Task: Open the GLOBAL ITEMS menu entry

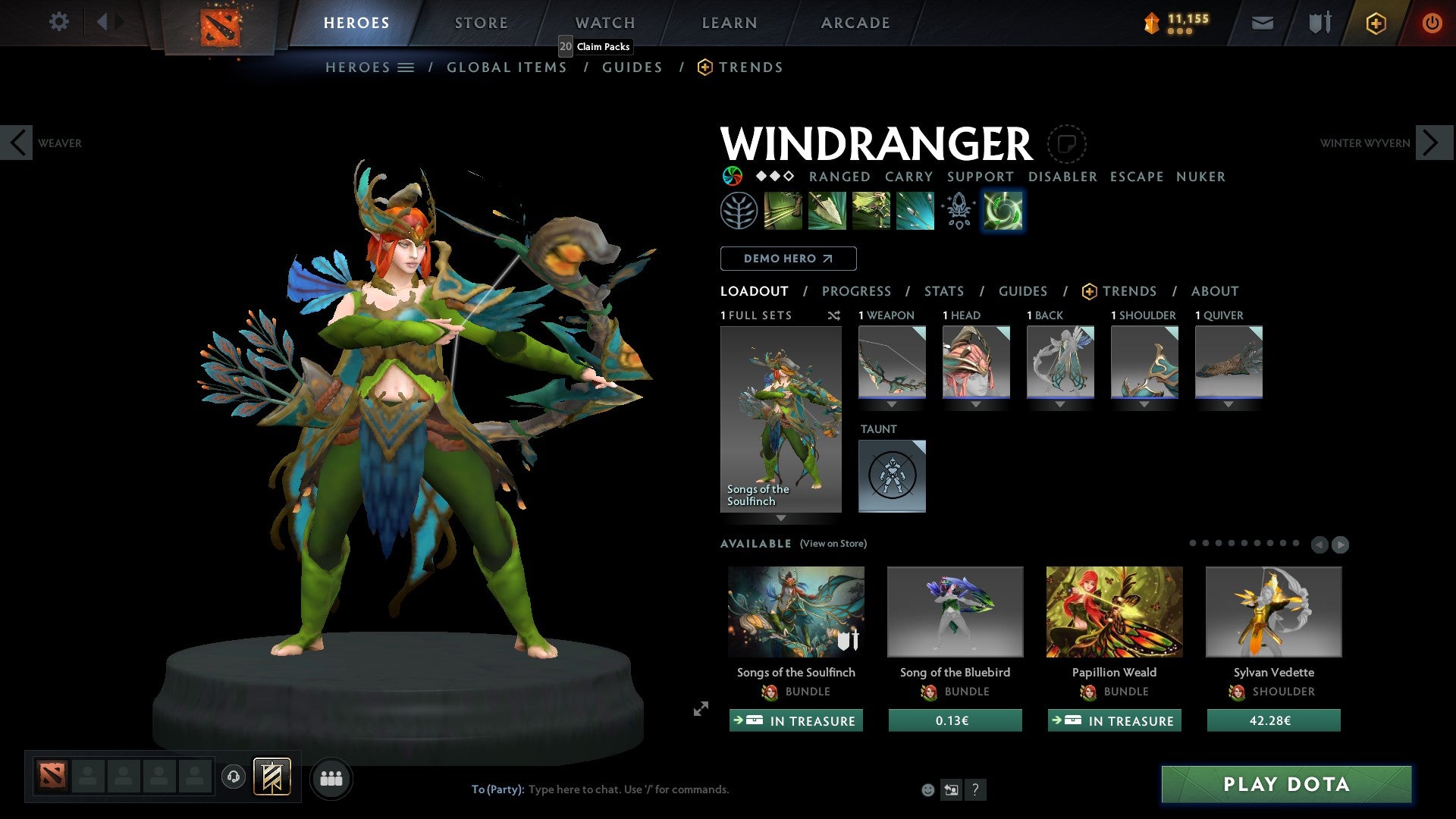Action: (507, 67)
